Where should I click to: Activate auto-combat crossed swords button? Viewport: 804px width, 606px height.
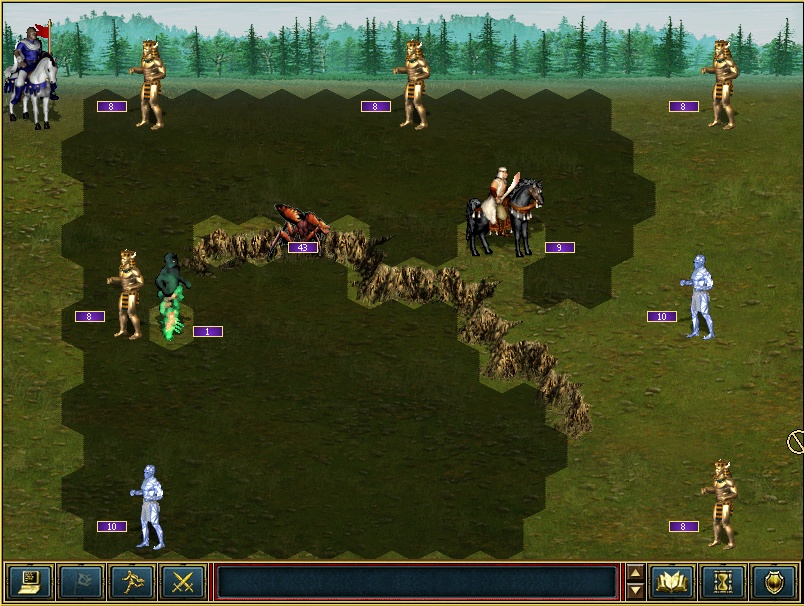coord(183,581)
